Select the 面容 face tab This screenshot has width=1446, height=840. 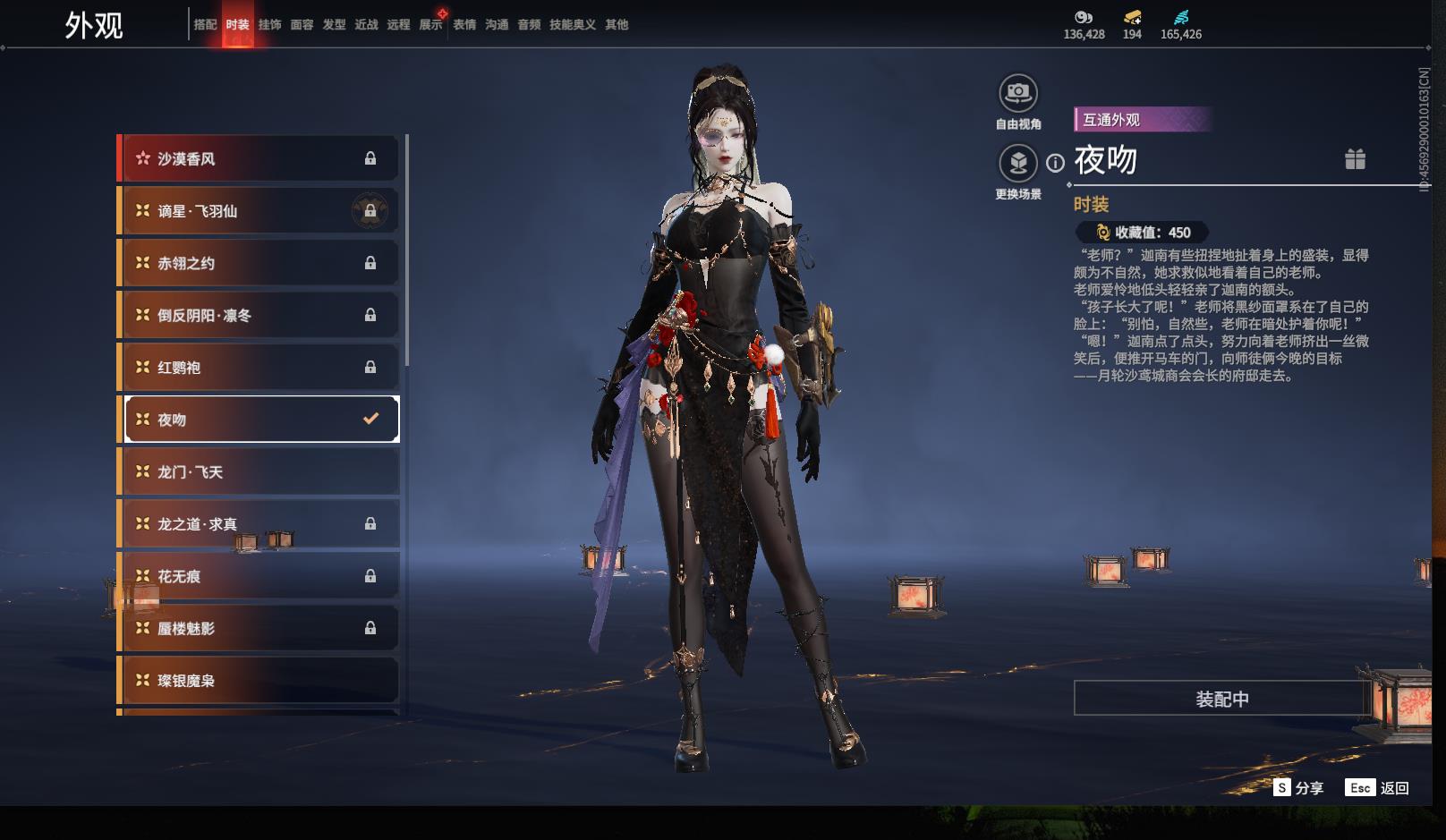[302, 25]
